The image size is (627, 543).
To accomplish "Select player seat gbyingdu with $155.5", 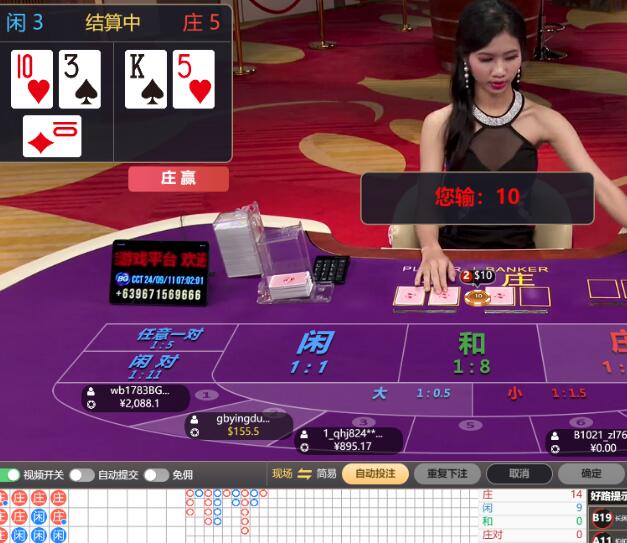I will click(x=240, y=425).
